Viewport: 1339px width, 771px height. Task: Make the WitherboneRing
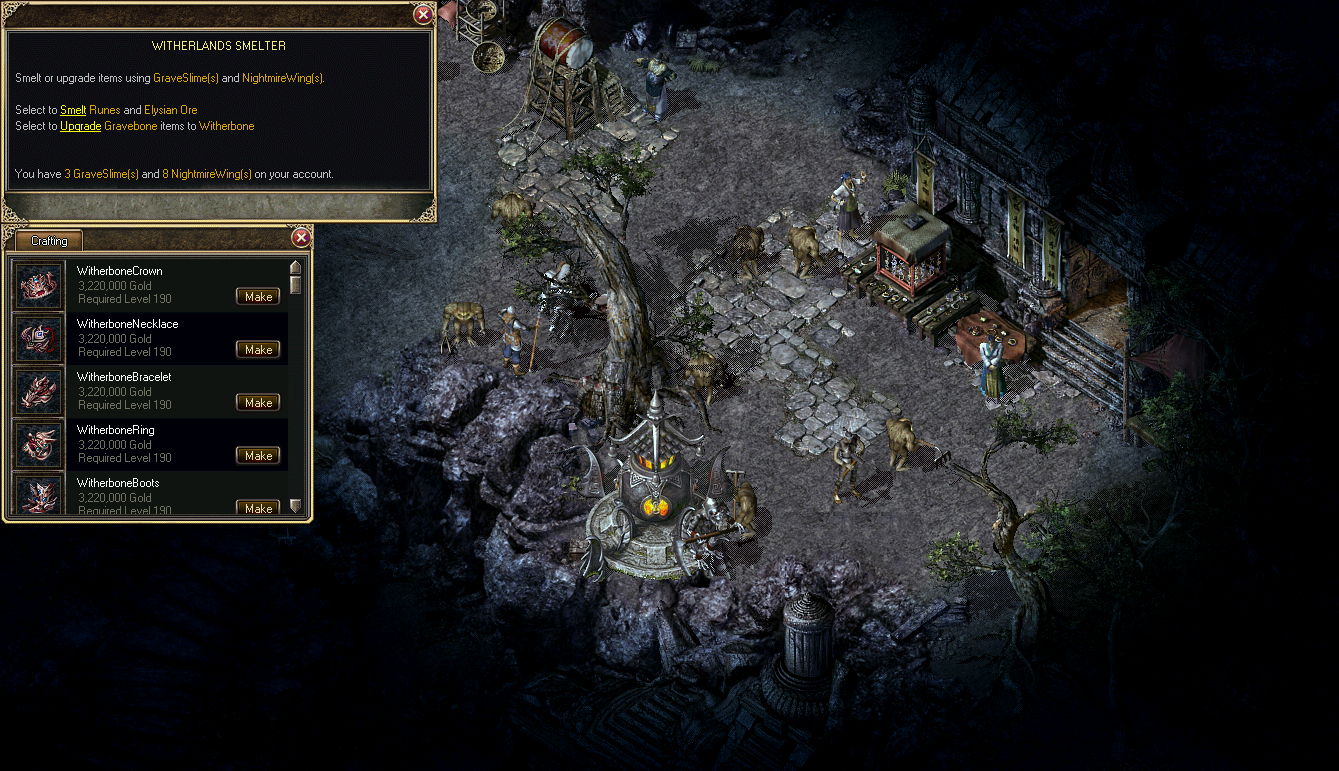click(258, 455)
